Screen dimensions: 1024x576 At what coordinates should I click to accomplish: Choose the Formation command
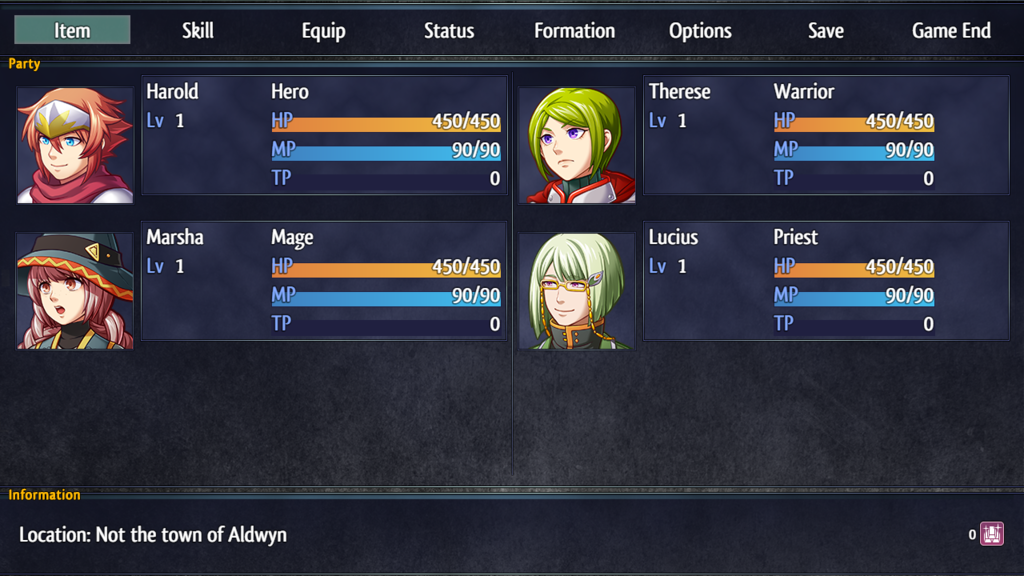(x=574, y=30)
